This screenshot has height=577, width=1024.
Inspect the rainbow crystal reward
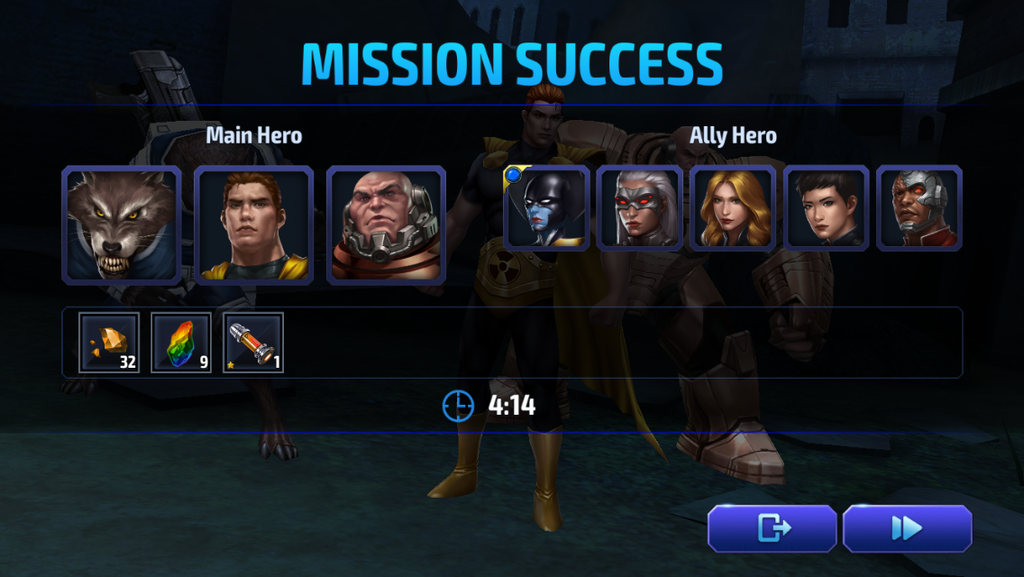pos(181,343)
